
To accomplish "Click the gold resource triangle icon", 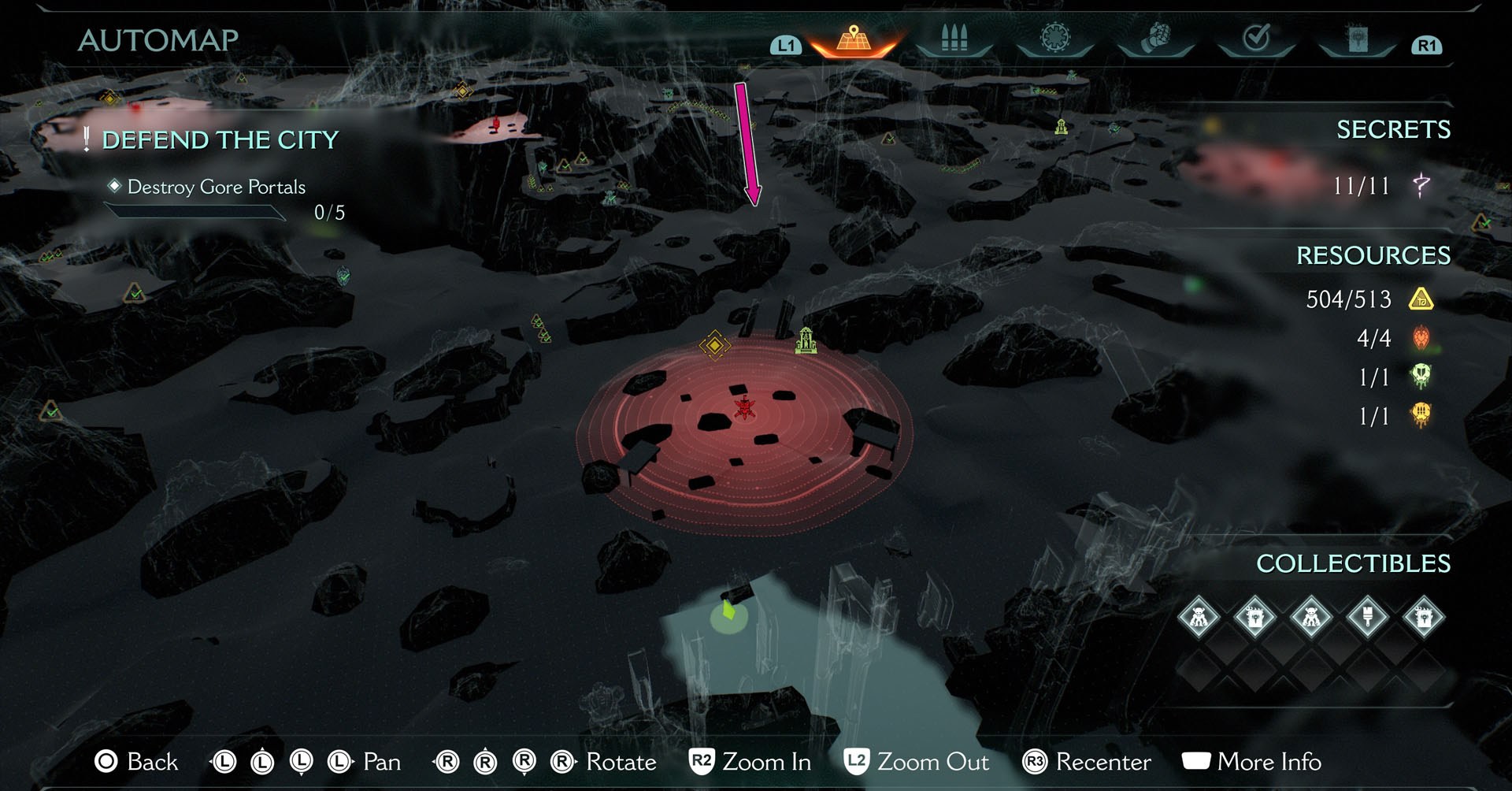I will [1421, 299].
